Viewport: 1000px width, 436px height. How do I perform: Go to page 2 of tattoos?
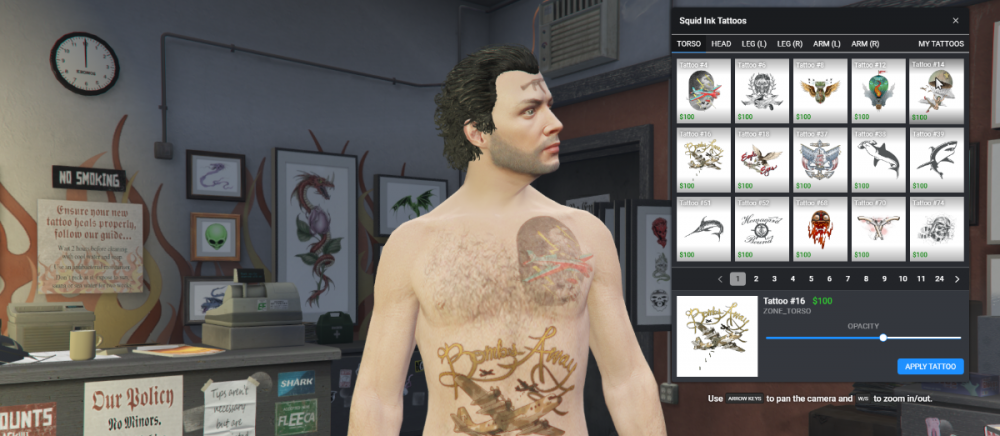756,279
